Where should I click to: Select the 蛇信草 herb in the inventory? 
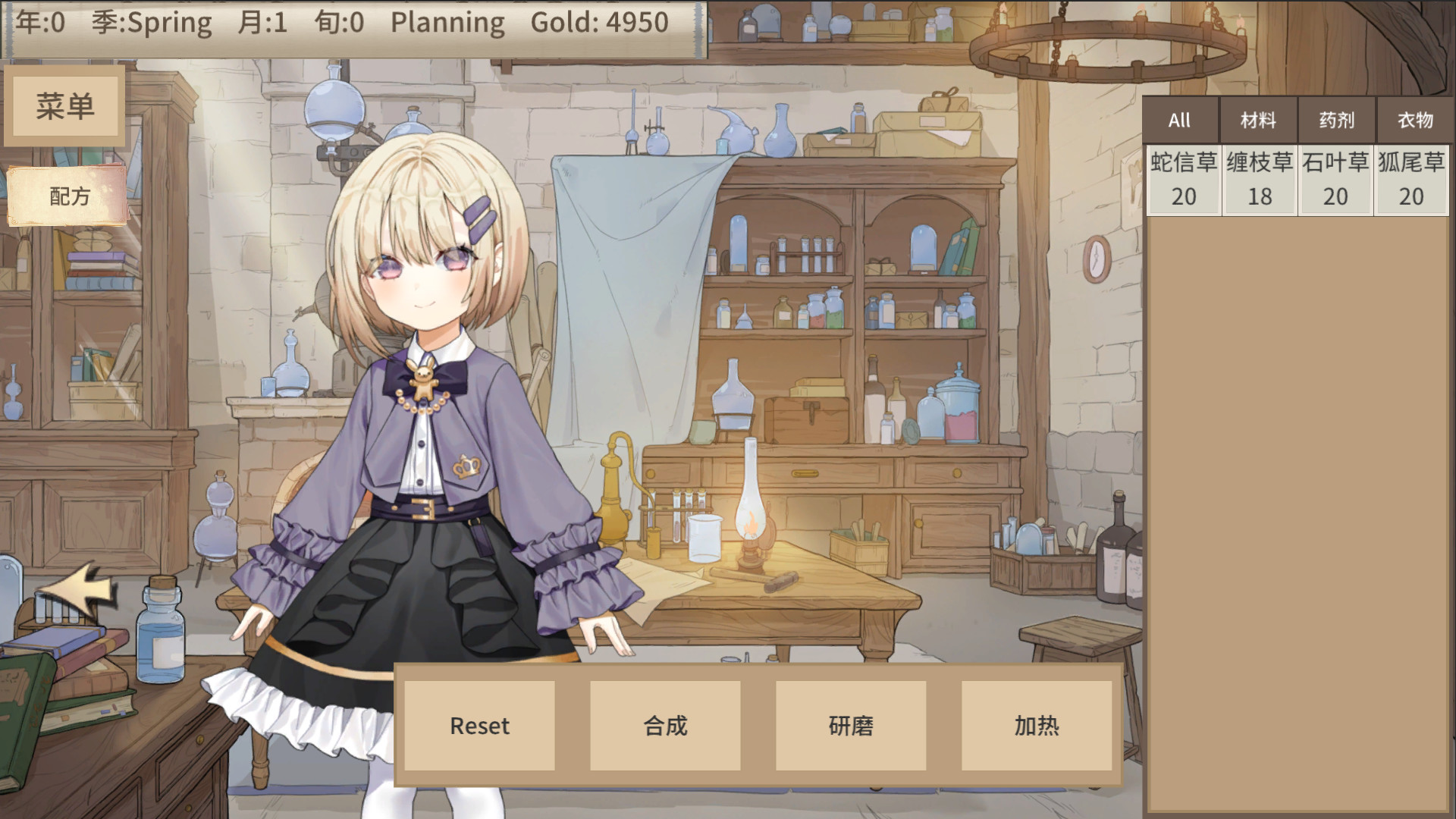(x=1182, y=179)
